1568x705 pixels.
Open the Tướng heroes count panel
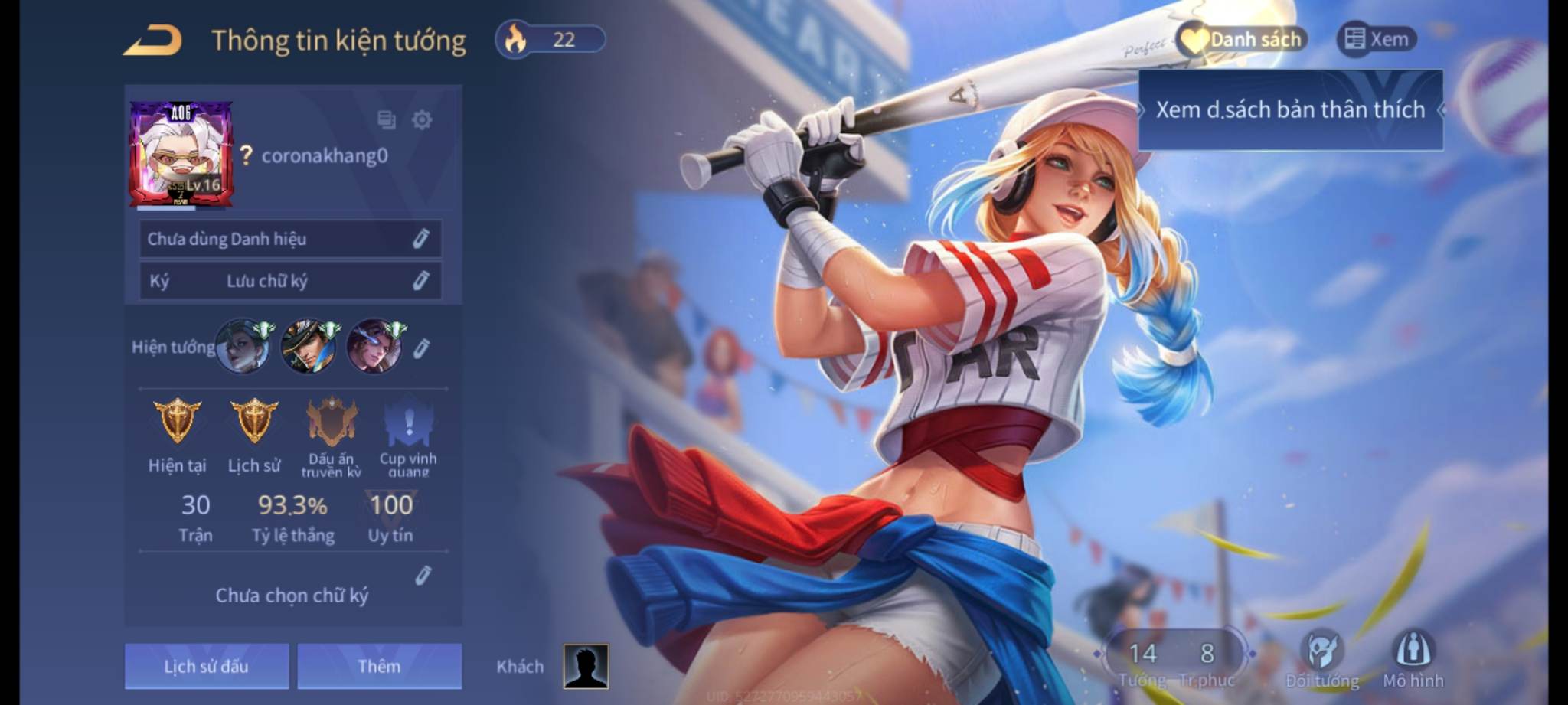pos(1142,661)
